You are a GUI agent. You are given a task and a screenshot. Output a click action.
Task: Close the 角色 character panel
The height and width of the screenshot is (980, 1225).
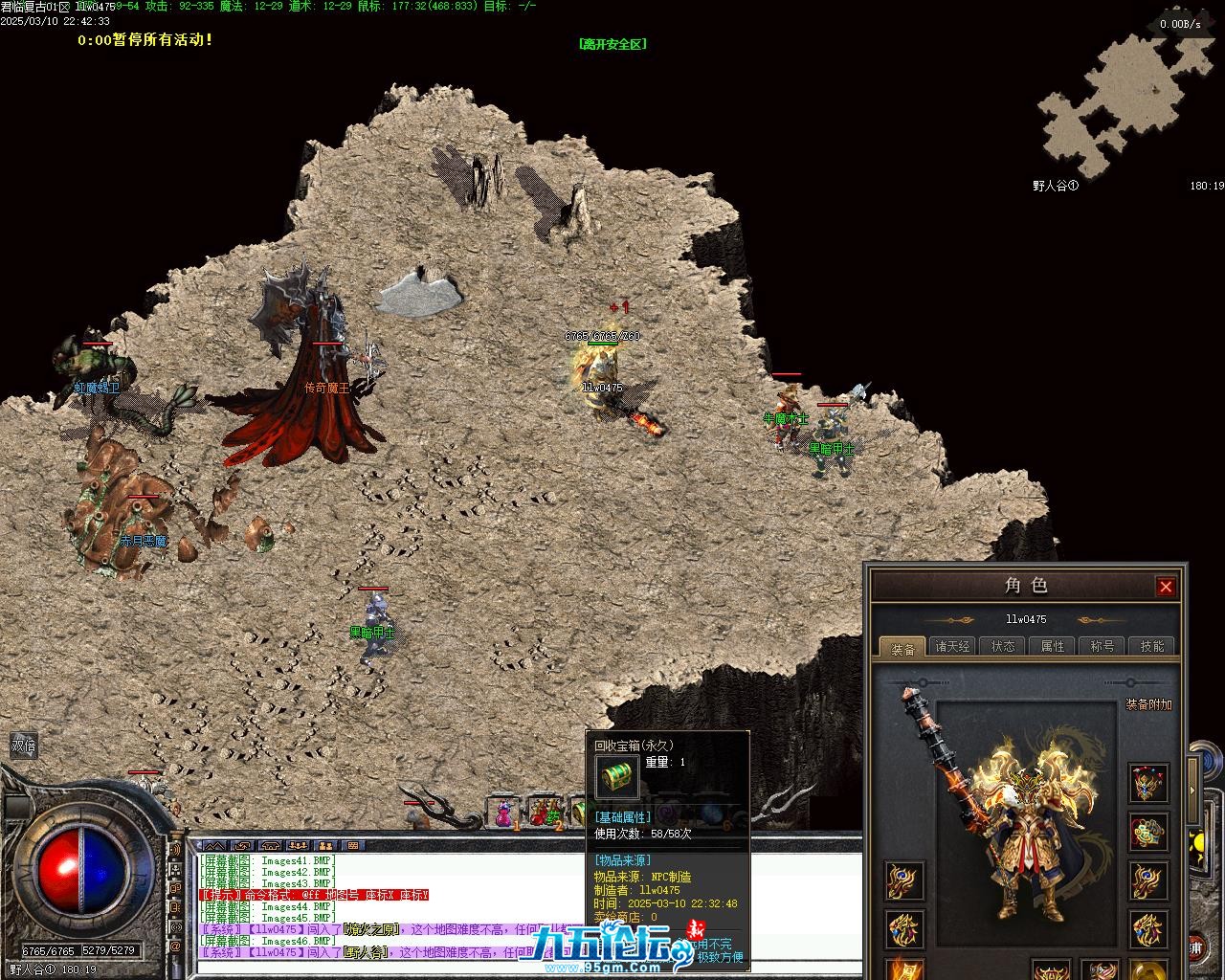(x=1165, y=587)
